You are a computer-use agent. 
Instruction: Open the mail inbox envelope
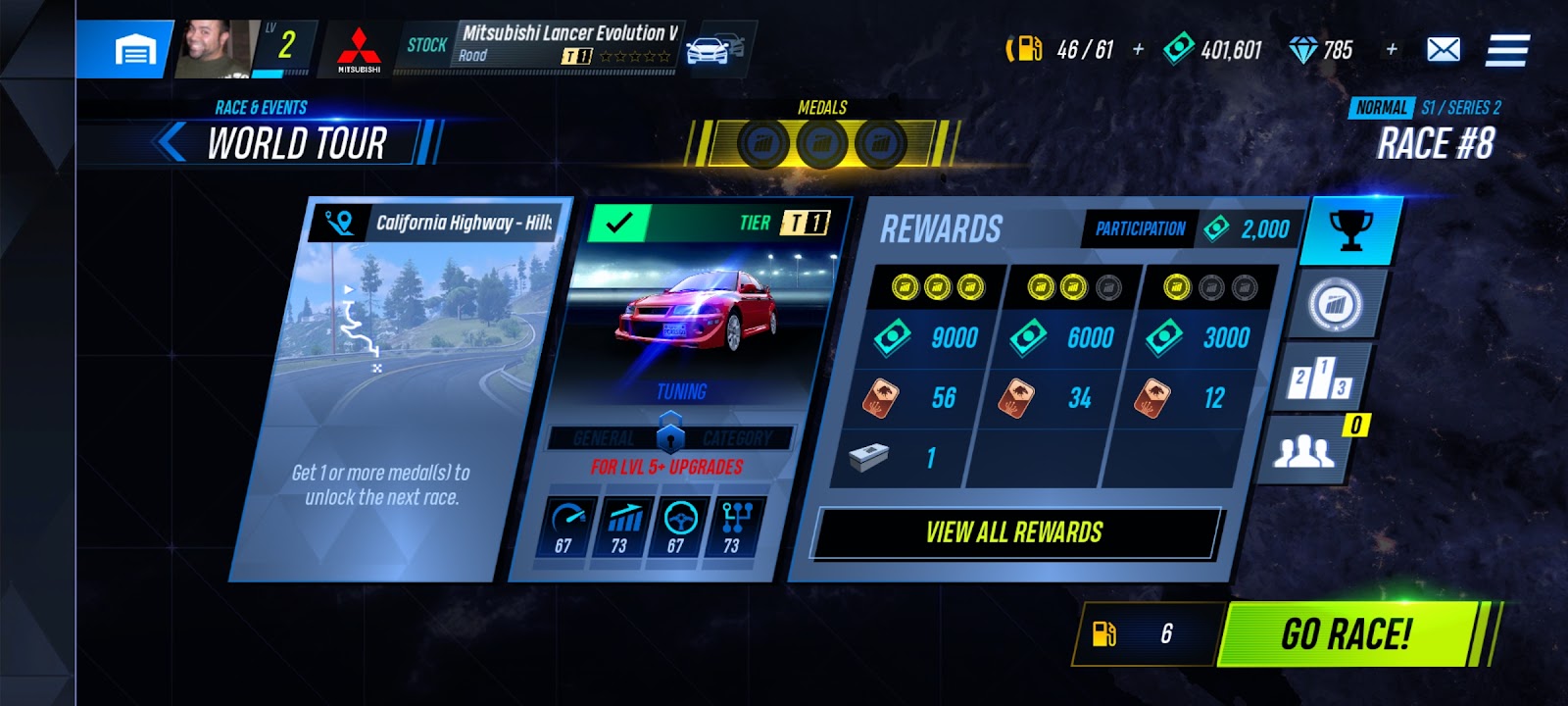[x=1443, y=49]
